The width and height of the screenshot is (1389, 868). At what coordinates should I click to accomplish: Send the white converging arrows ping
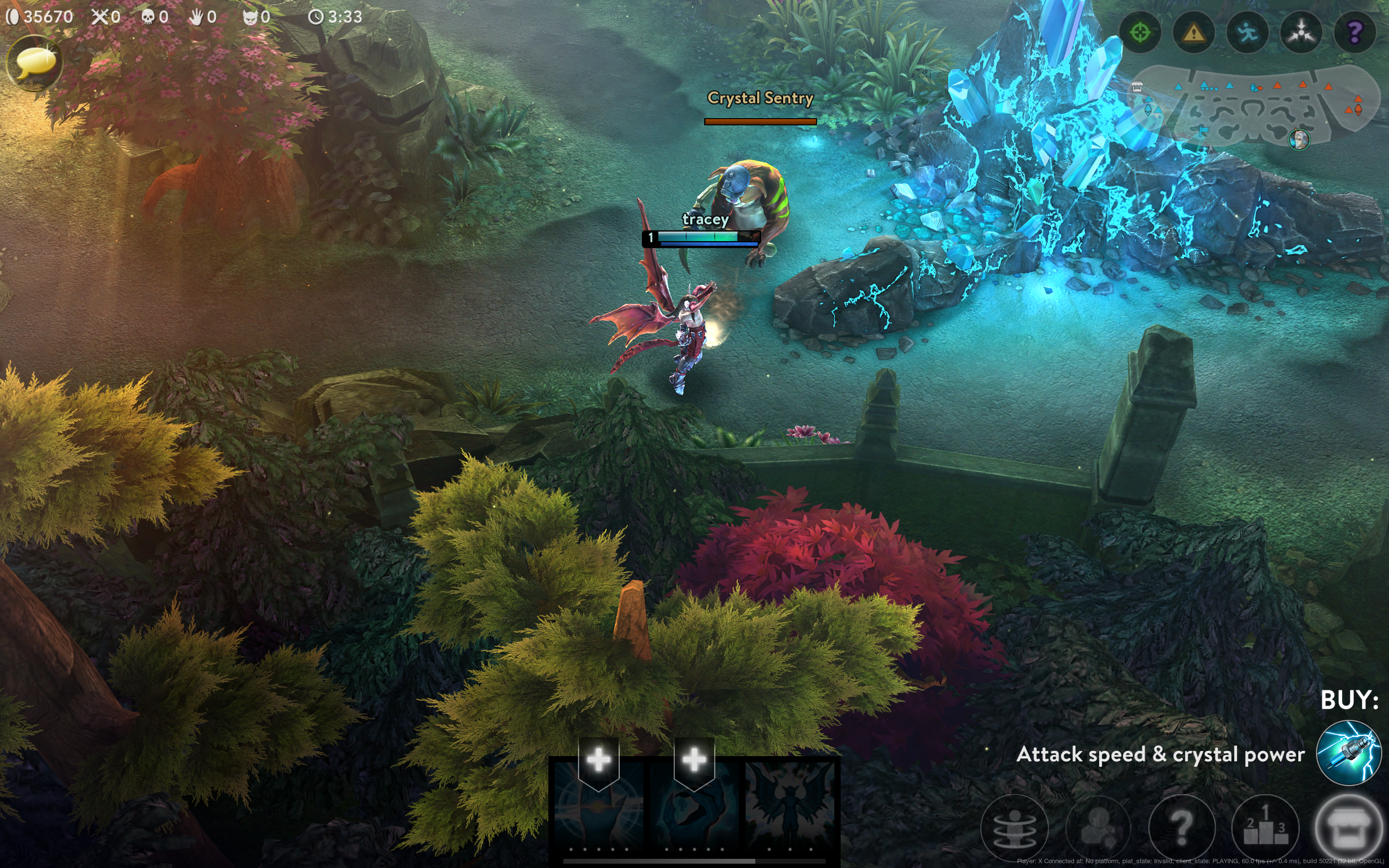pos(1301,33)
